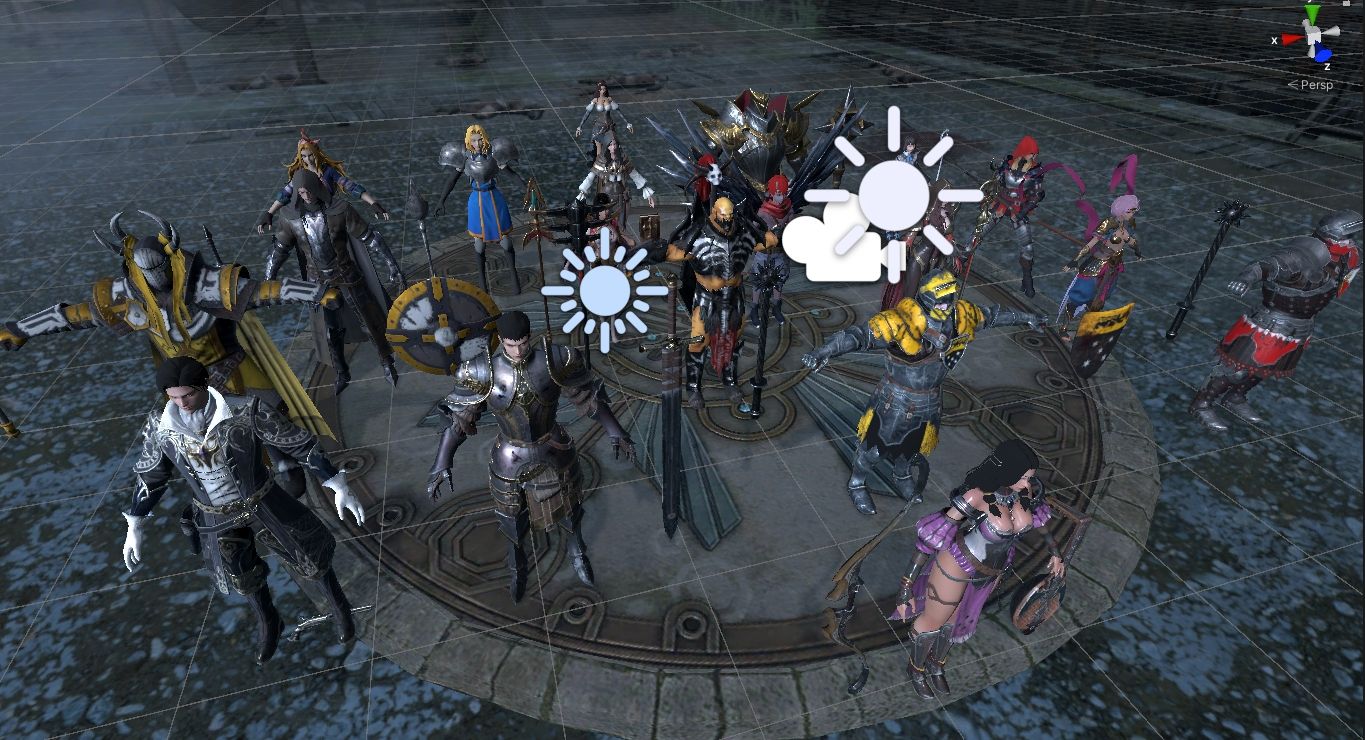1365x740 pixels.
Task: Select the standalone sun light gizmo
Action: [x=604, y=290]
